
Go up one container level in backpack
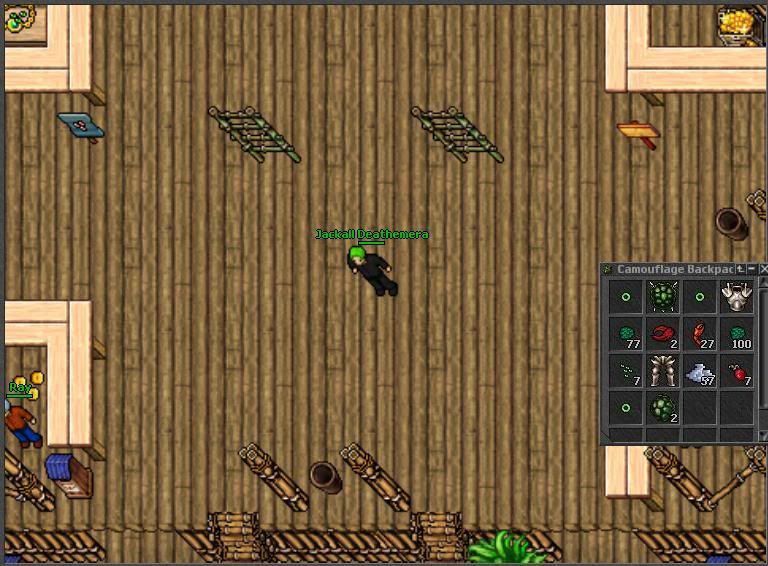pyautogui.click(x=741, y=269)
